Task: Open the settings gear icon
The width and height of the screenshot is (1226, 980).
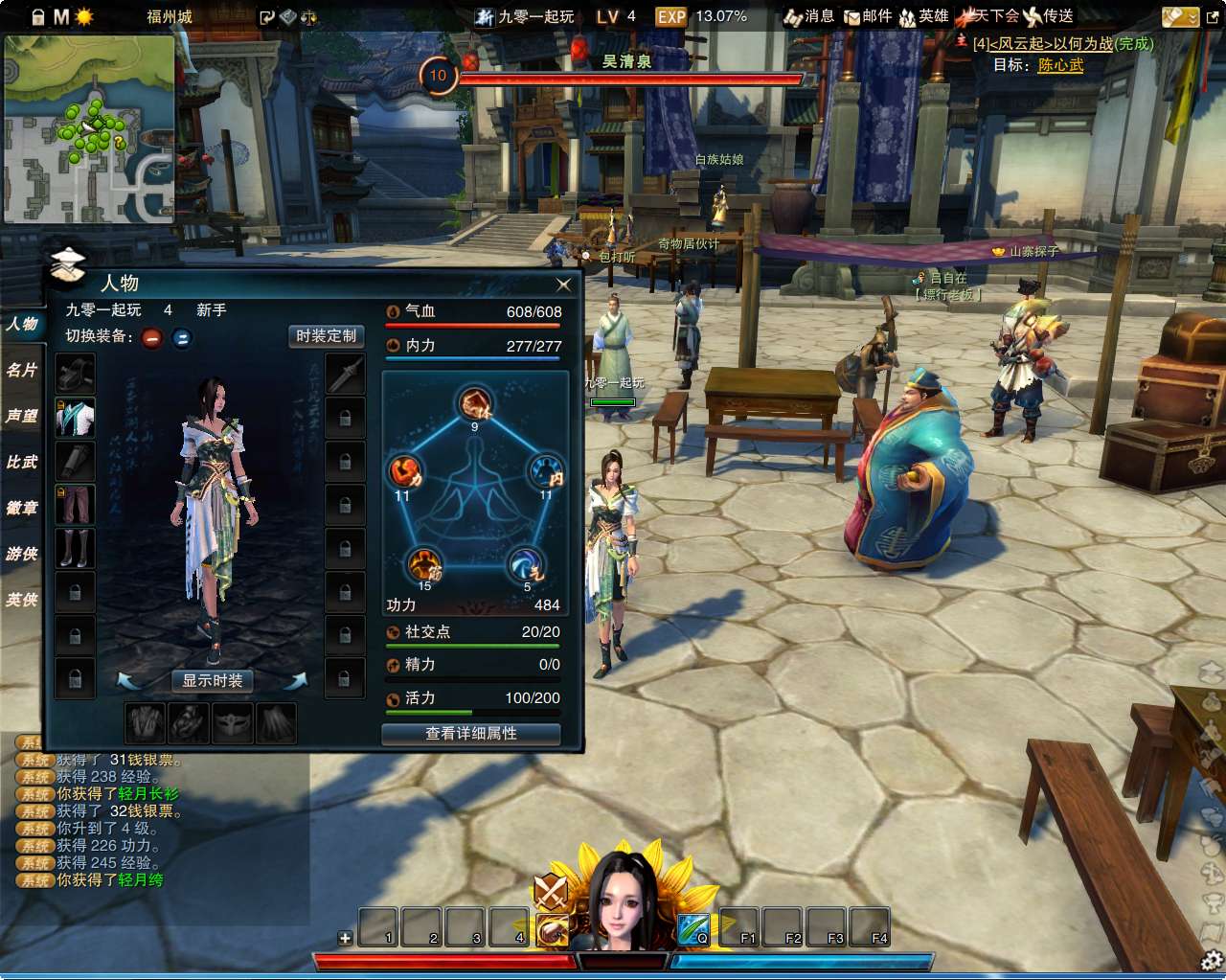Action: coord(1211,960)
